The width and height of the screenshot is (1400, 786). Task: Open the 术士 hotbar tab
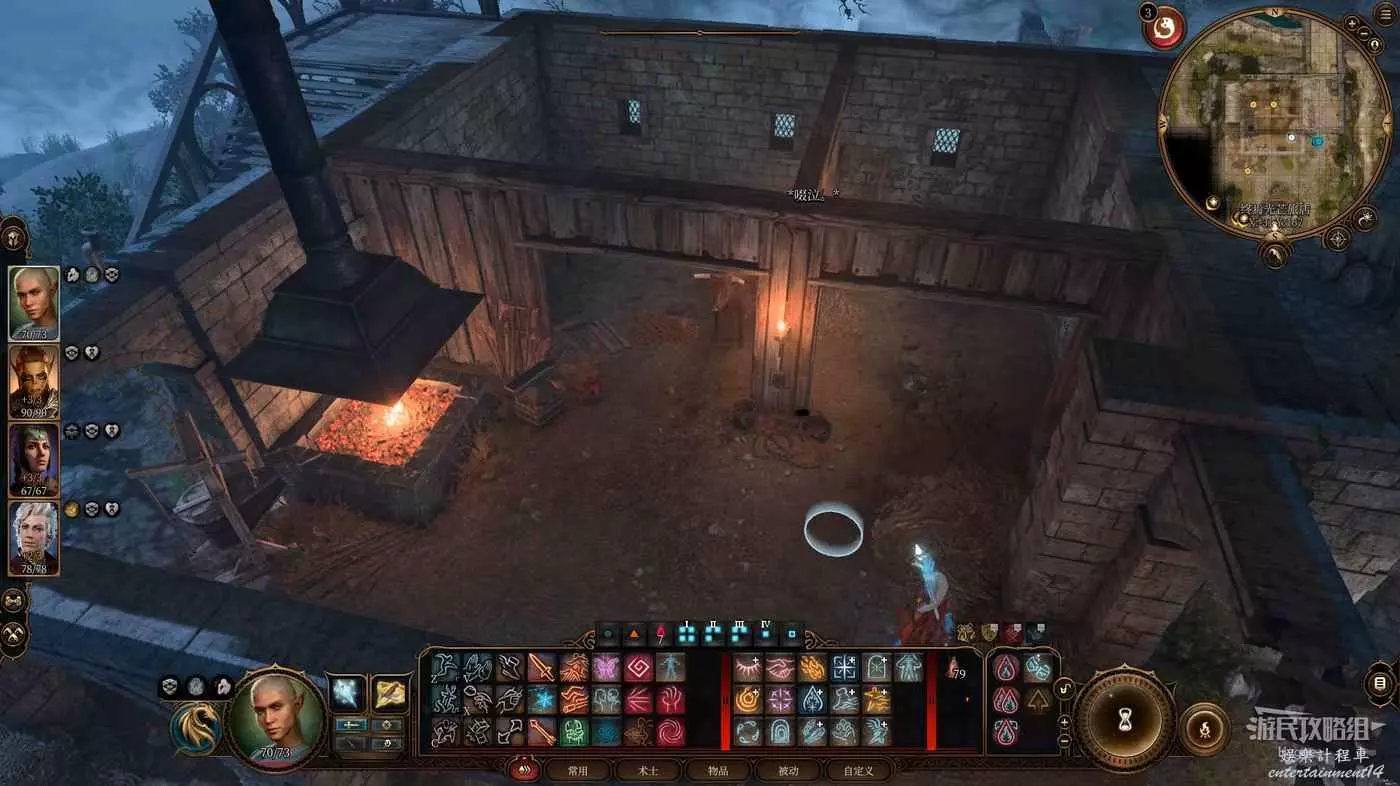click(x=648, y=771)
